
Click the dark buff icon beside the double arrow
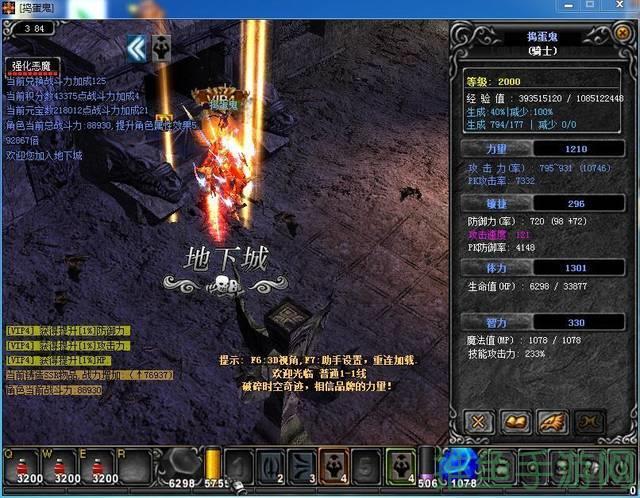pyautogui.click(x=161, y=47)
